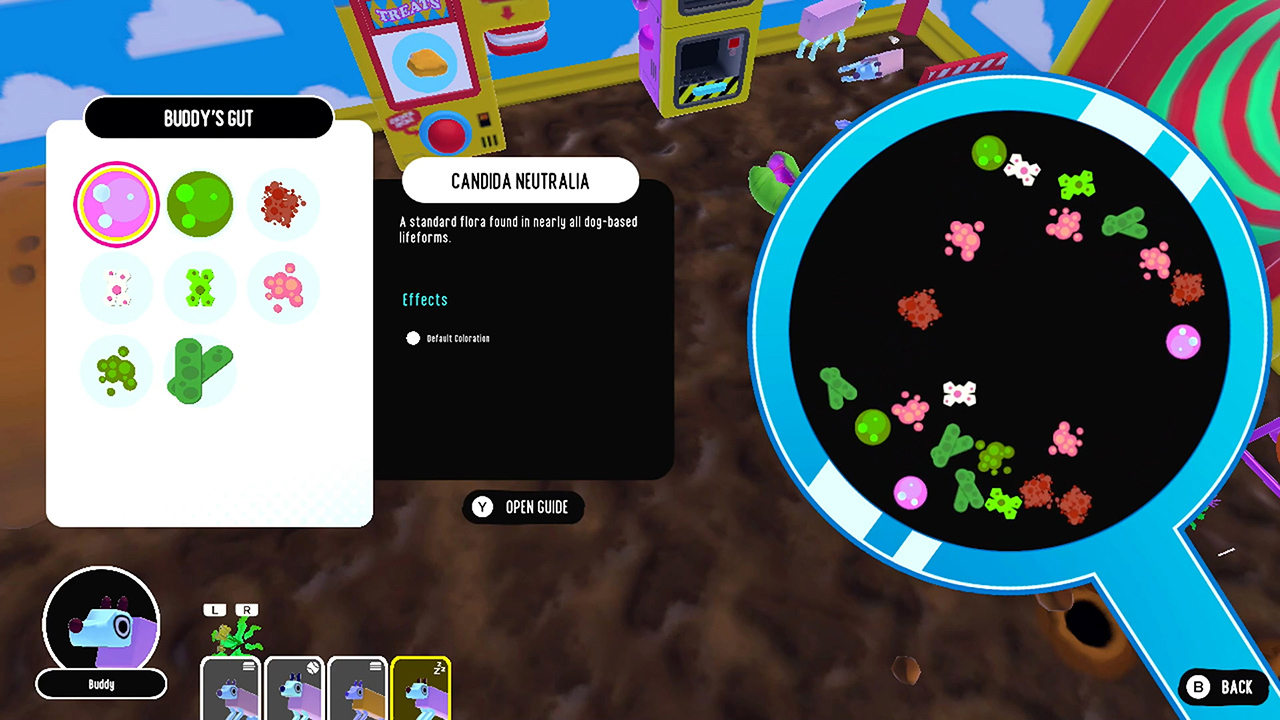Click the ball toy icon on the second dog card

pos(312,668)
